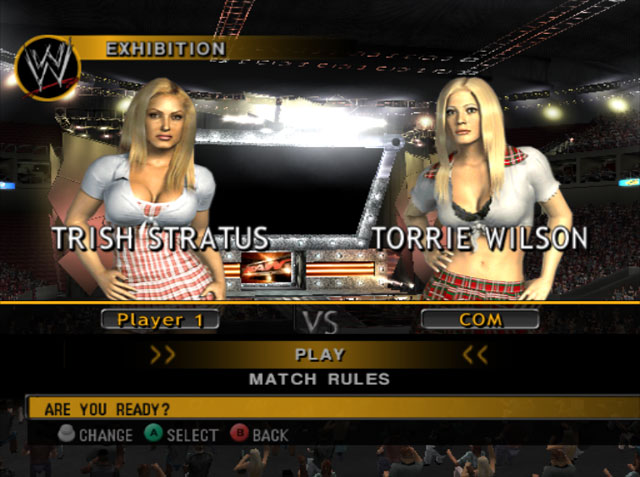Select the PLAY menu option
The height and width of the screenshot is (477, 640).
(320, 354)
